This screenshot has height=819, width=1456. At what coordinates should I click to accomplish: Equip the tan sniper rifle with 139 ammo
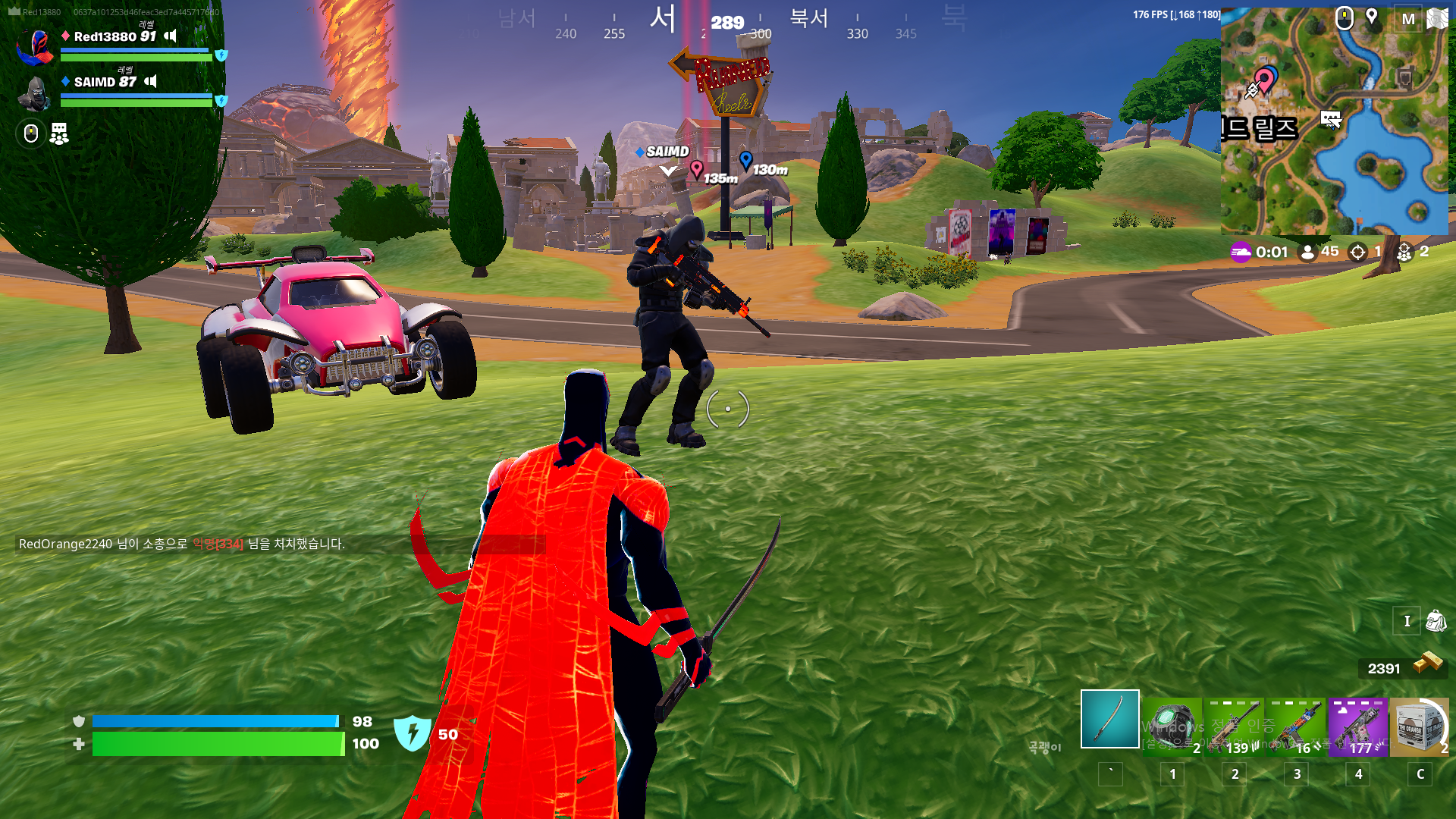coord(1234,726)
